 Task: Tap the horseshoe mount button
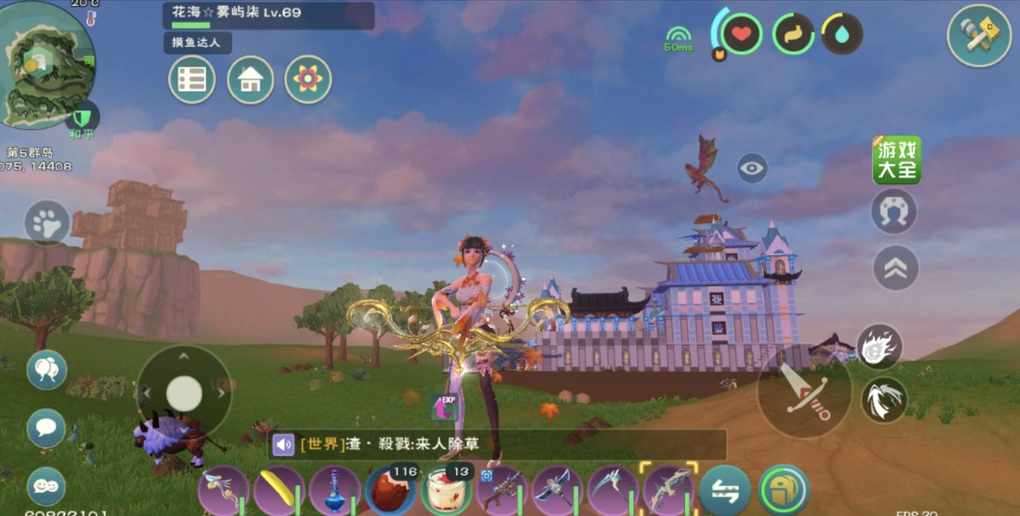894,212
